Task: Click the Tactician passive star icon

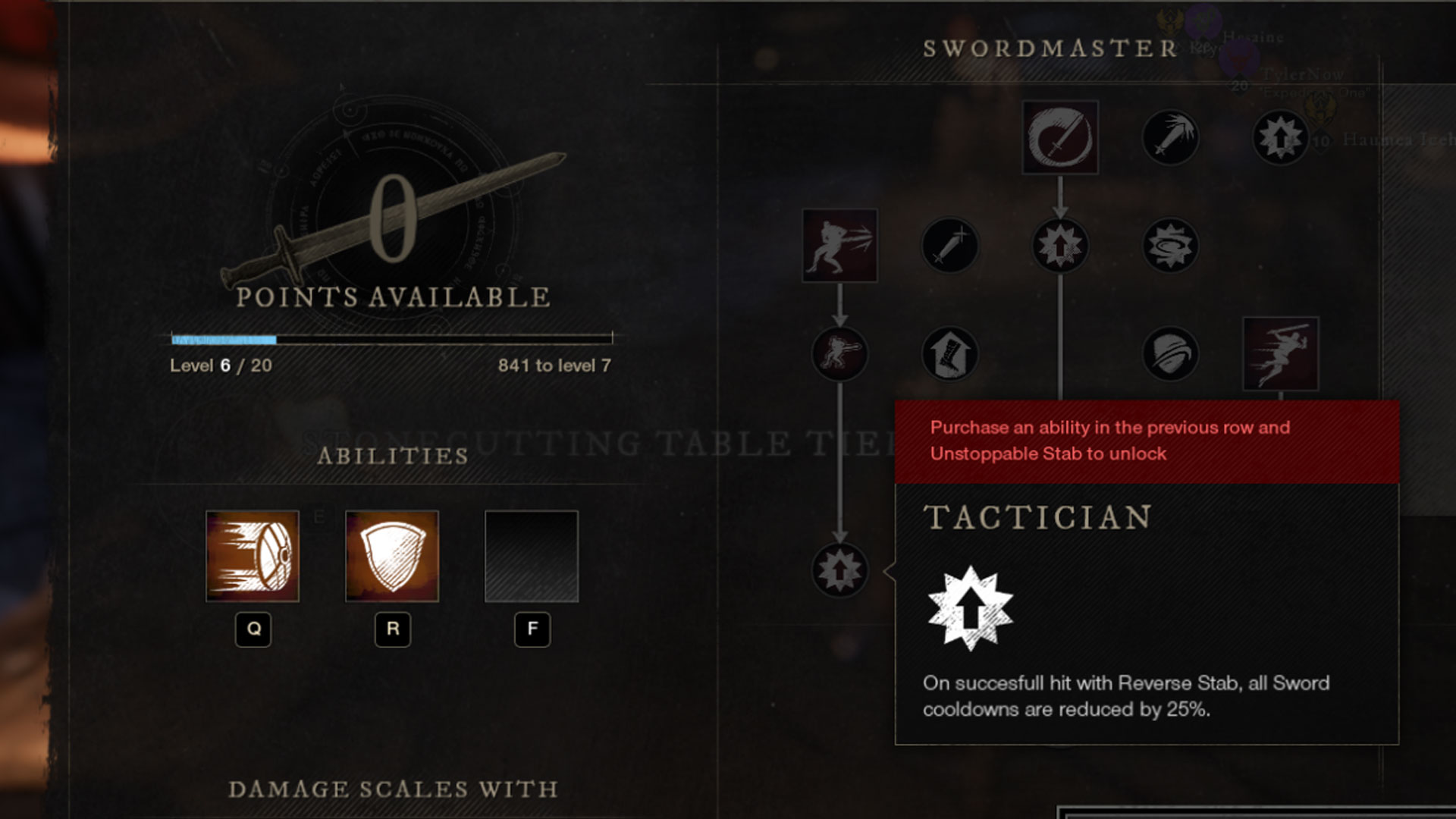Action: coord(838,571)
